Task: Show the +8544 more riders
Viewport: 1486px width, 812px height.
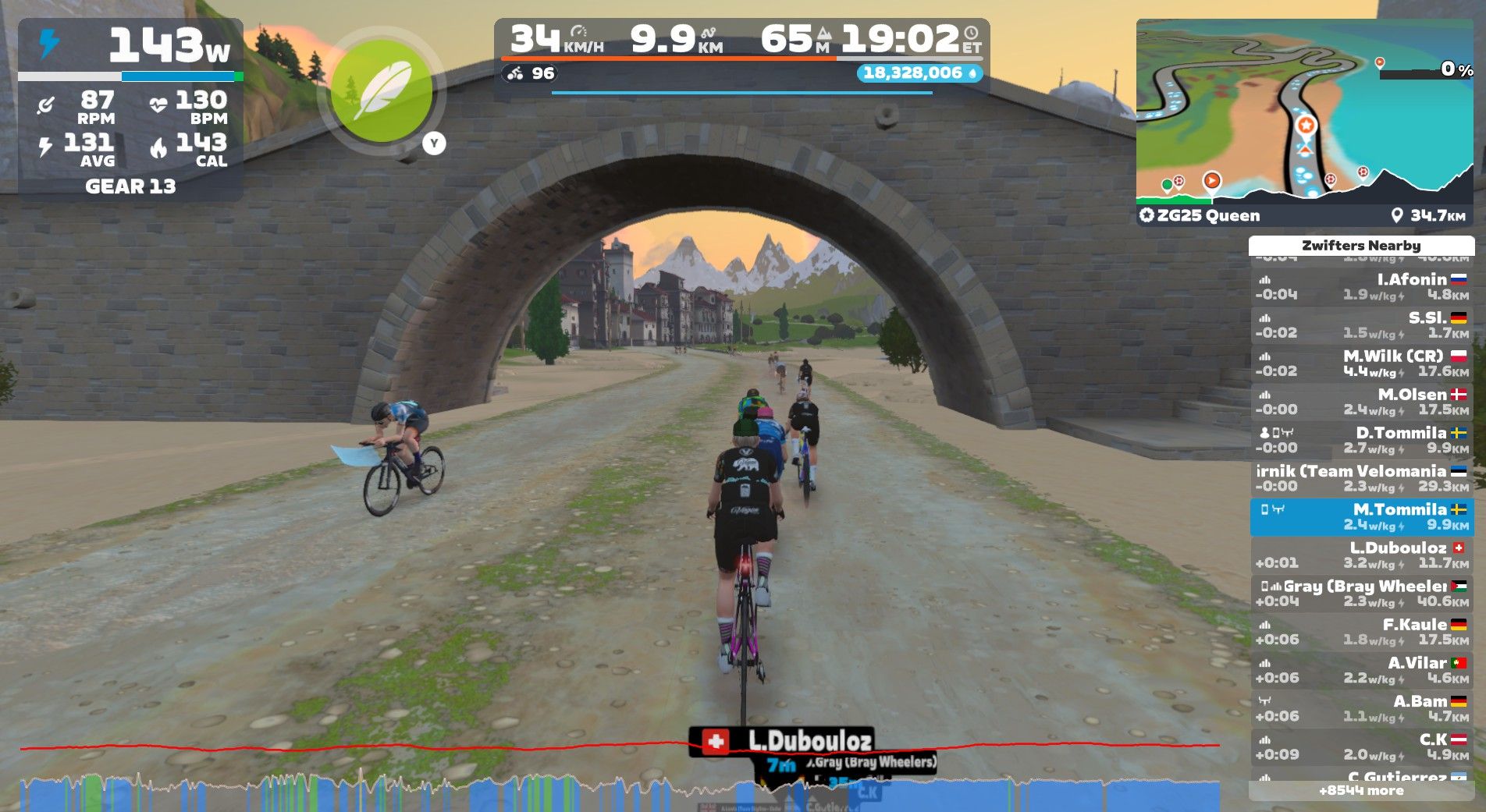Action: [1361, 791]
